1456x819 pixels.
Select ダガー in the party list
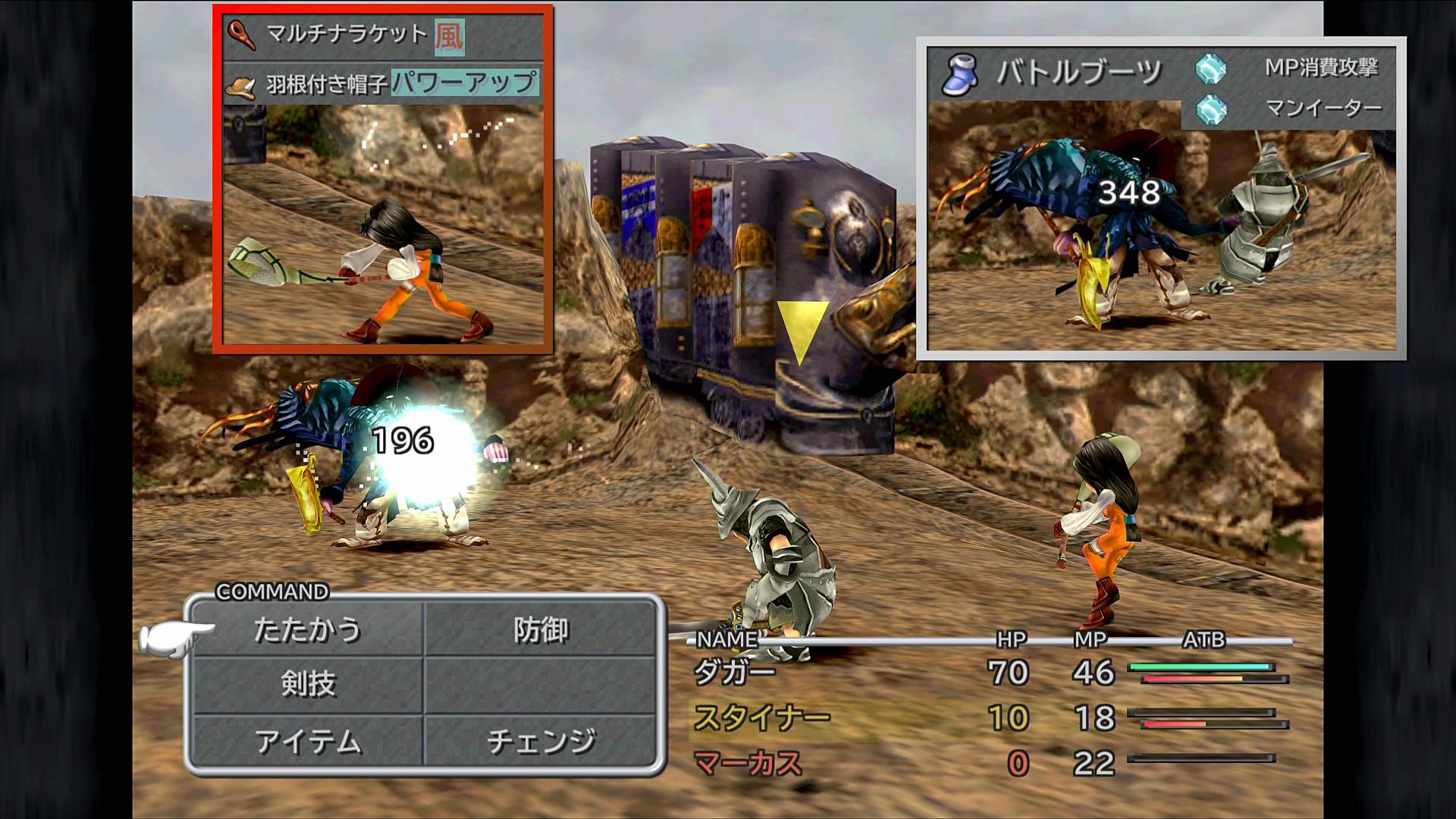tap(734, 673)
